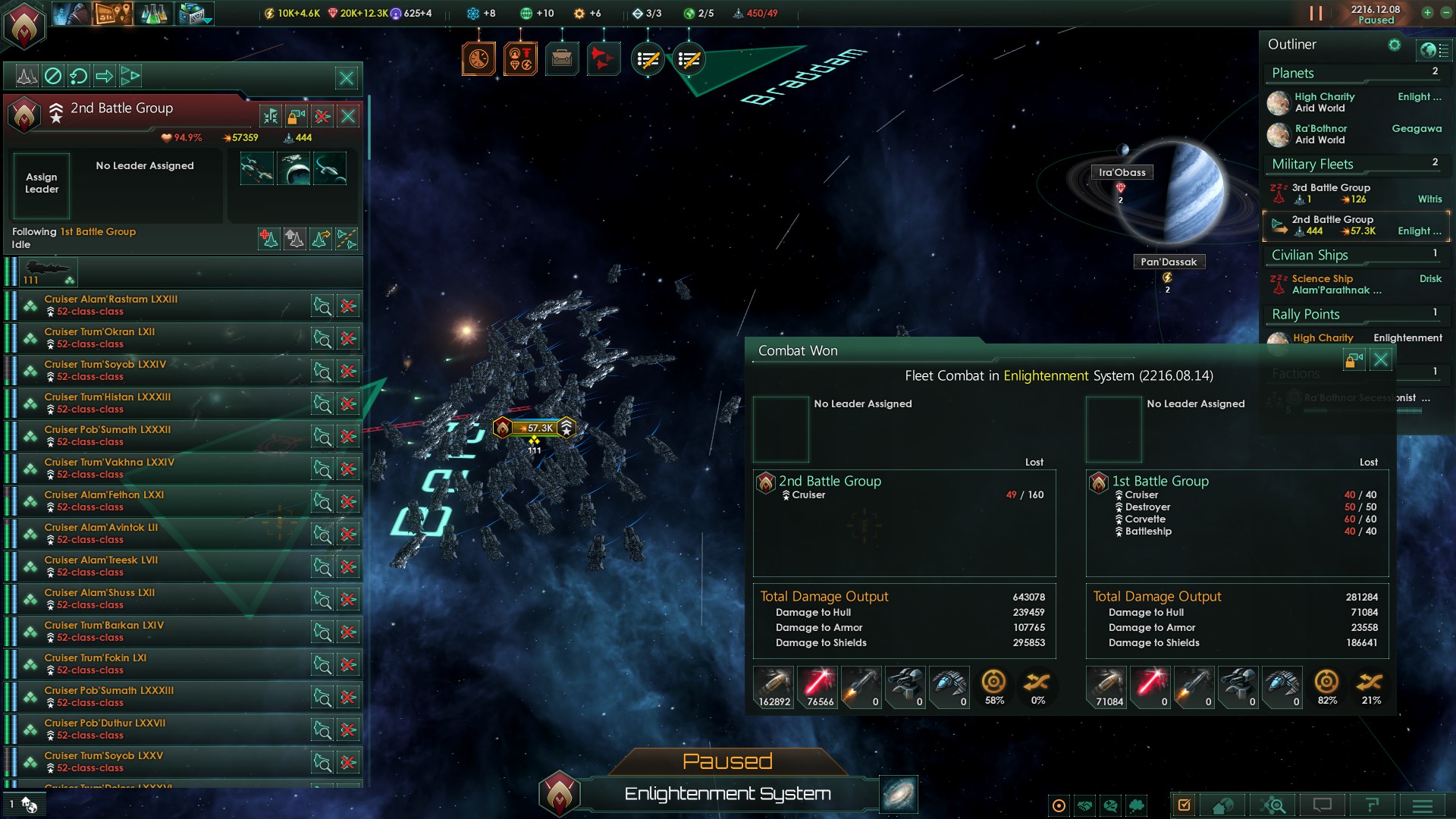Disband Cruiser Trum'Okran LXII with red X
The image size is (1456, 819).
[348, 338]
